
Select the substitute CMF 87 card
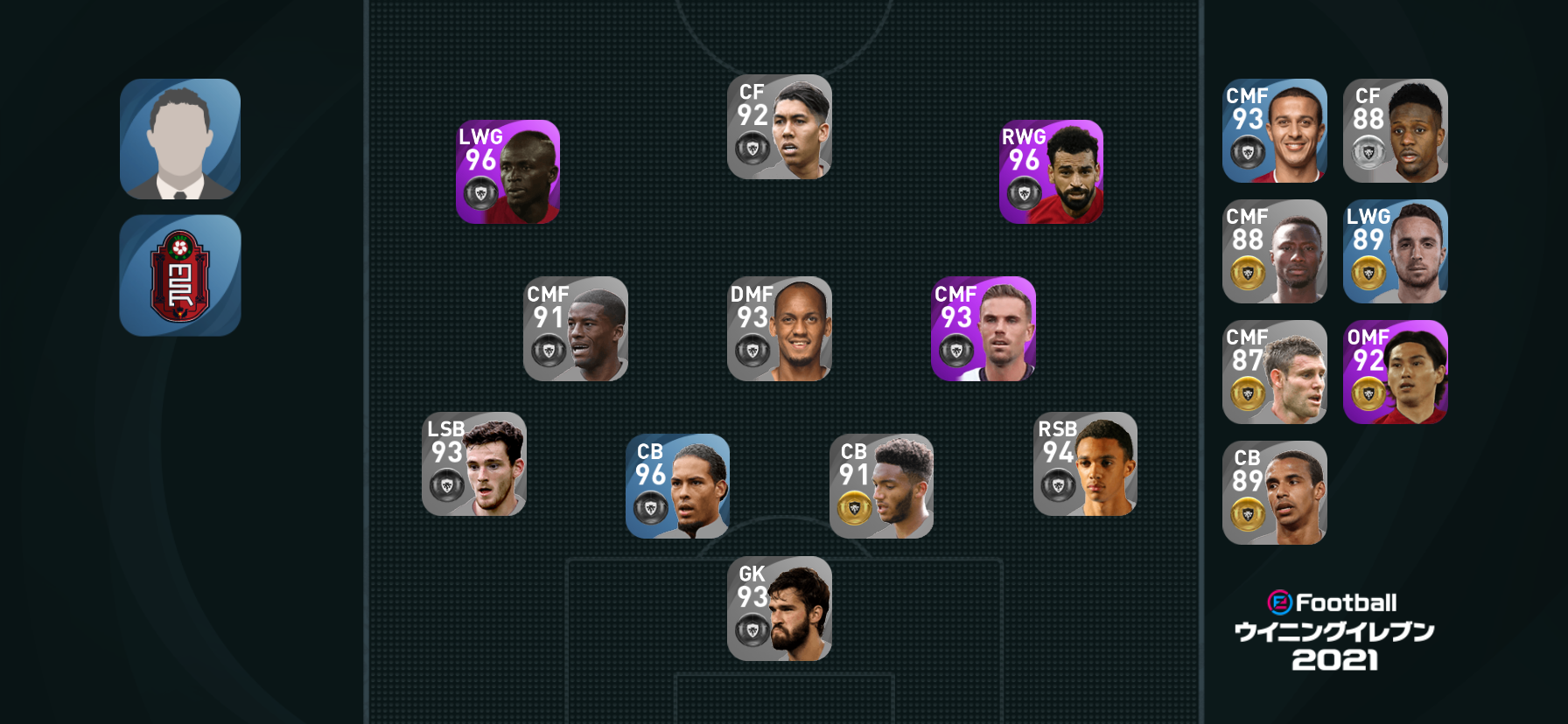point(1275,372)
